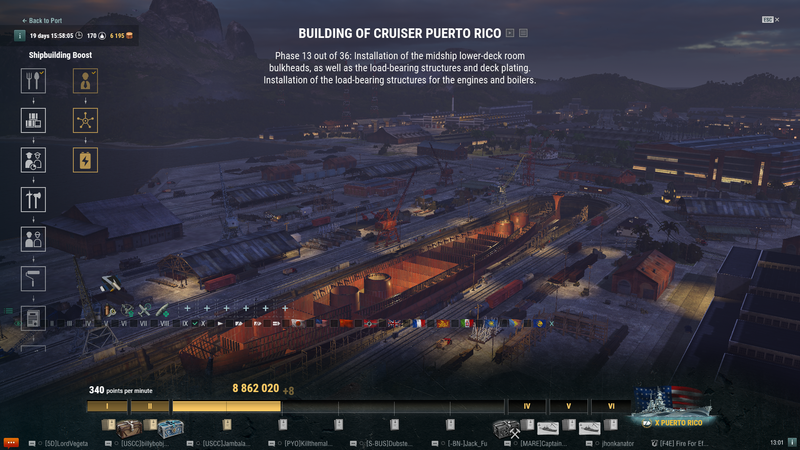Play the Puerto Rico building video
This screenshot has width=800, height=450.
pyautogui.click(x=511, y=33)
